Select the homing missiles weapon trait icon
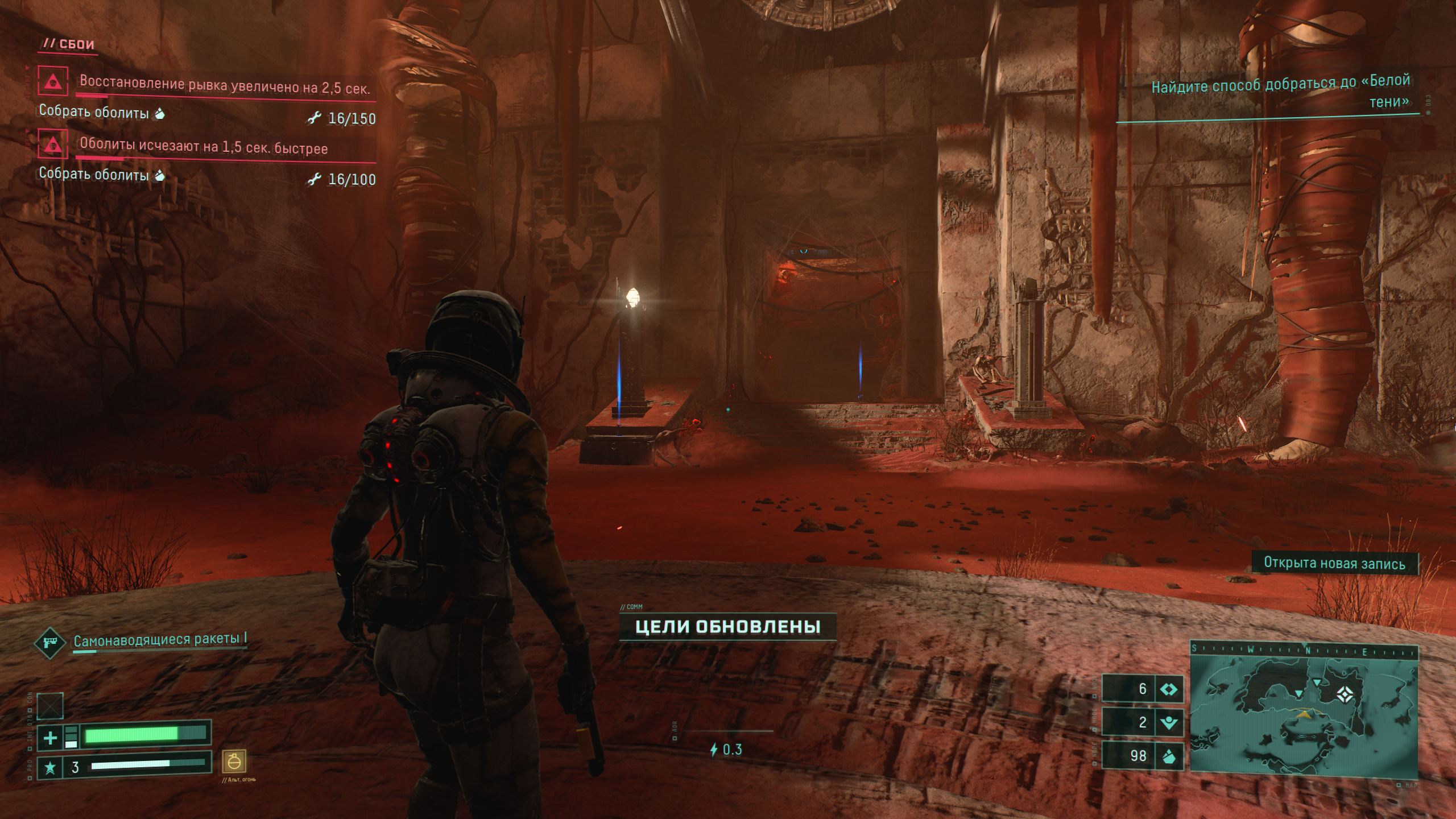The width and height of the screenshot is (1456, 819). [x=50, y=642]
